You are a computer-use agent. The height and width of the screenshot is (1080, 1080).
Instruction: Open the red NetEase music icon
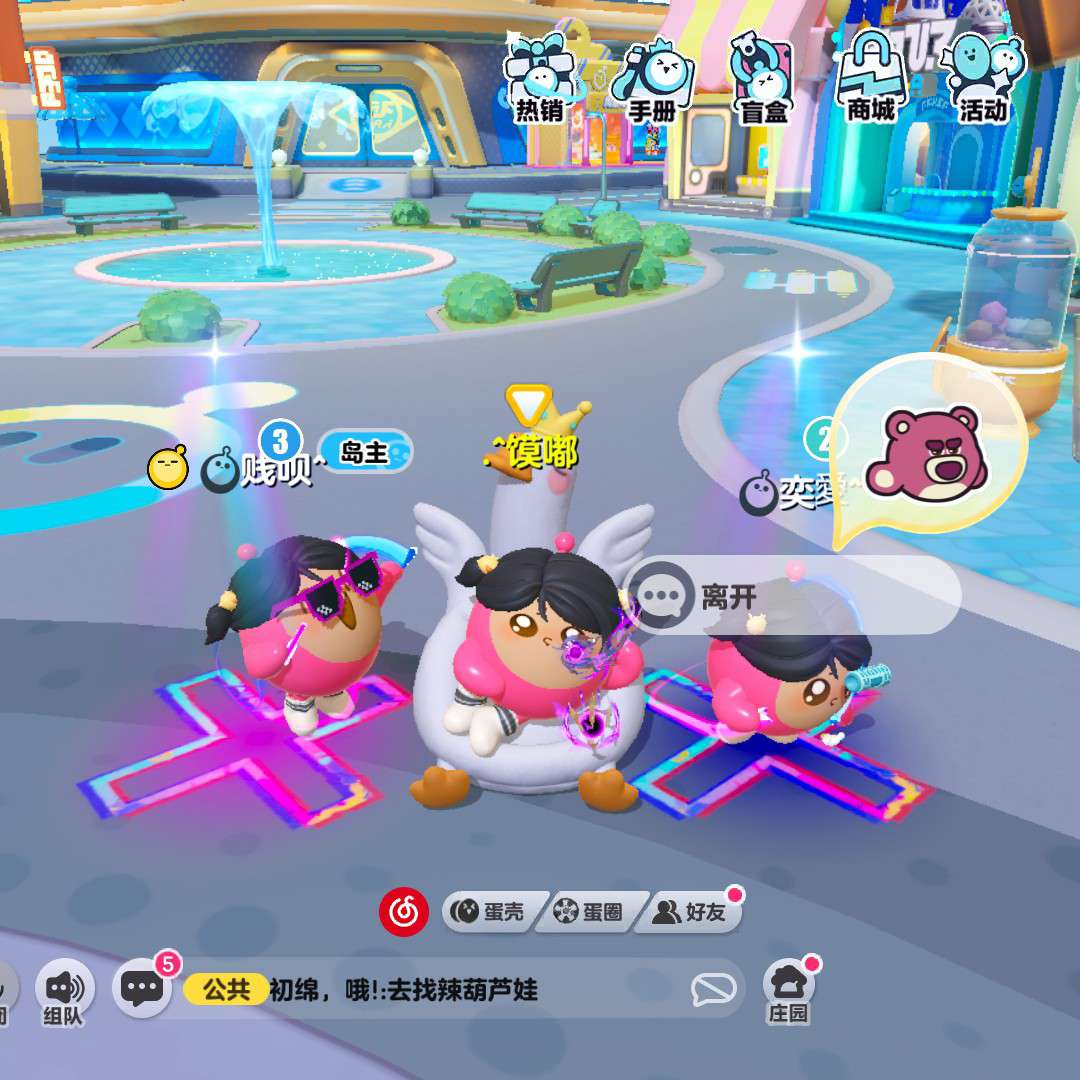point(403,911)
